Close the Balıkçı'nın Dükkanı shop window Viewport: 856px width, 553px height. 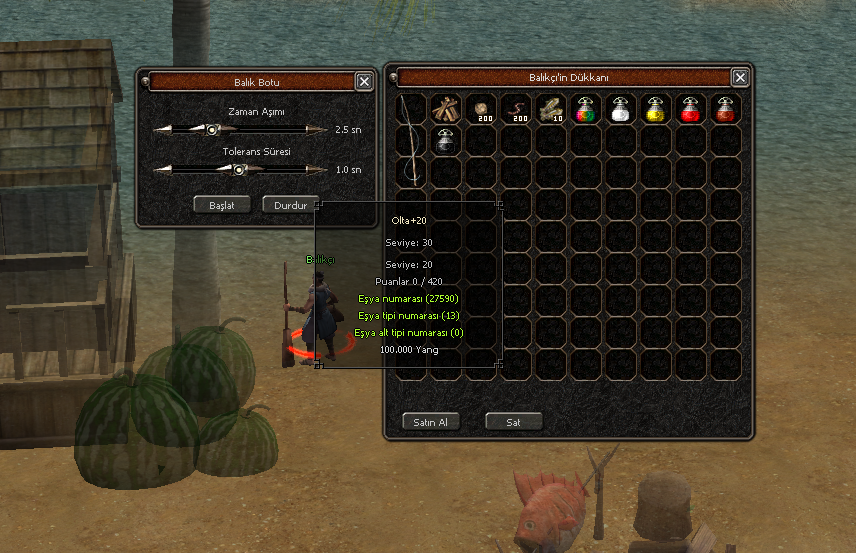[x=740, y=77]
